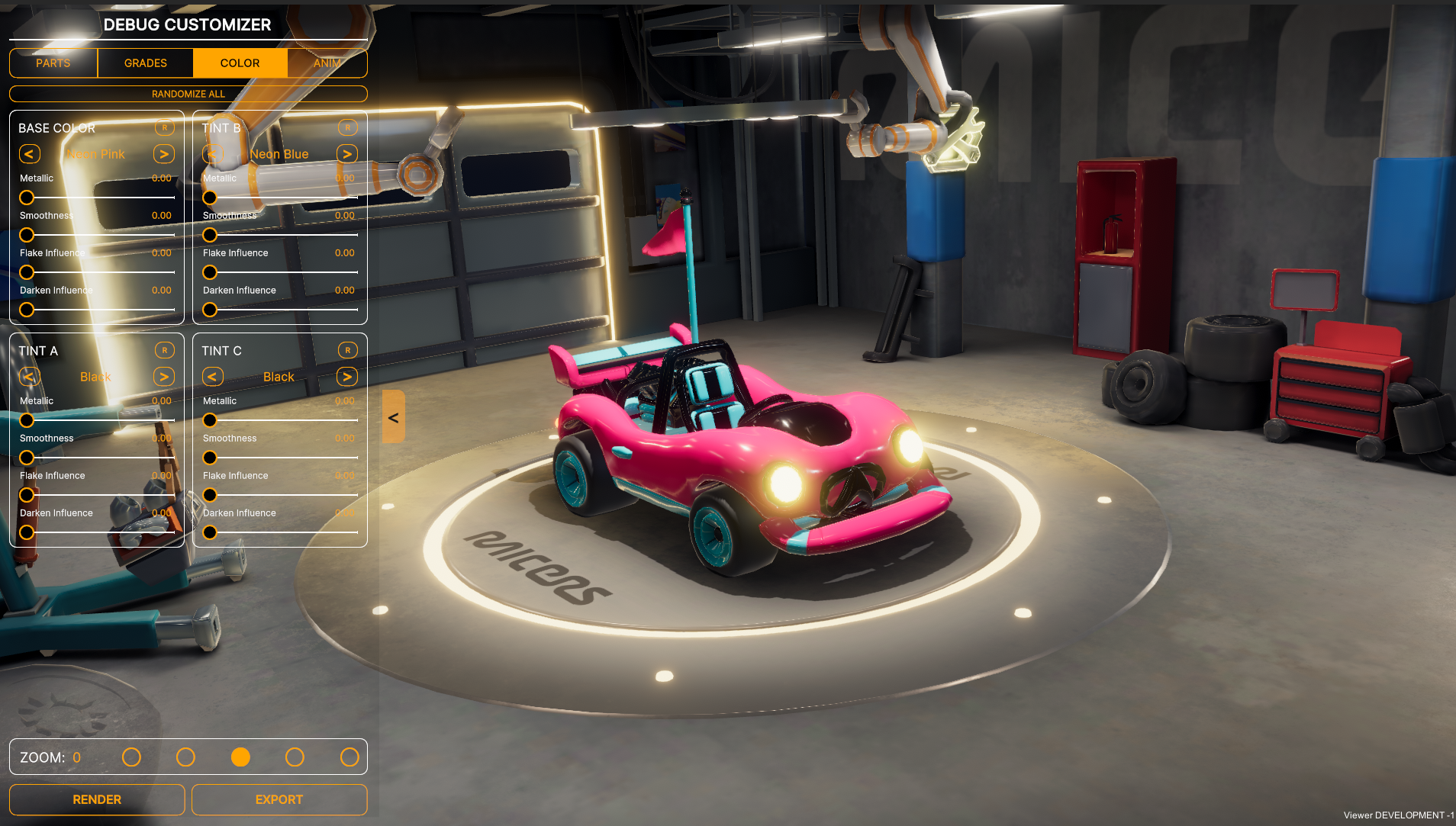Randomize Tint B using its R button
Viewport: 1456px width, 826px height.
[x=348, y=127]
